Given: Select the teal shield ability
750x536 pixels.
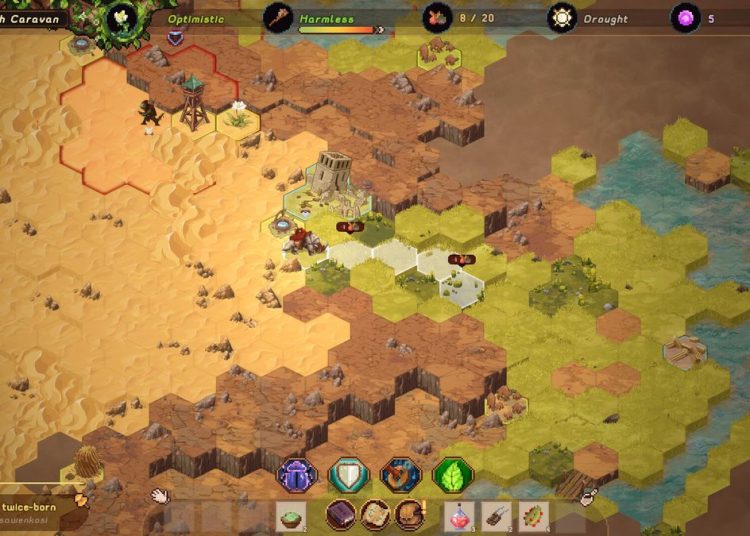Looking at the screenshot, I should [x=349, y=475].
